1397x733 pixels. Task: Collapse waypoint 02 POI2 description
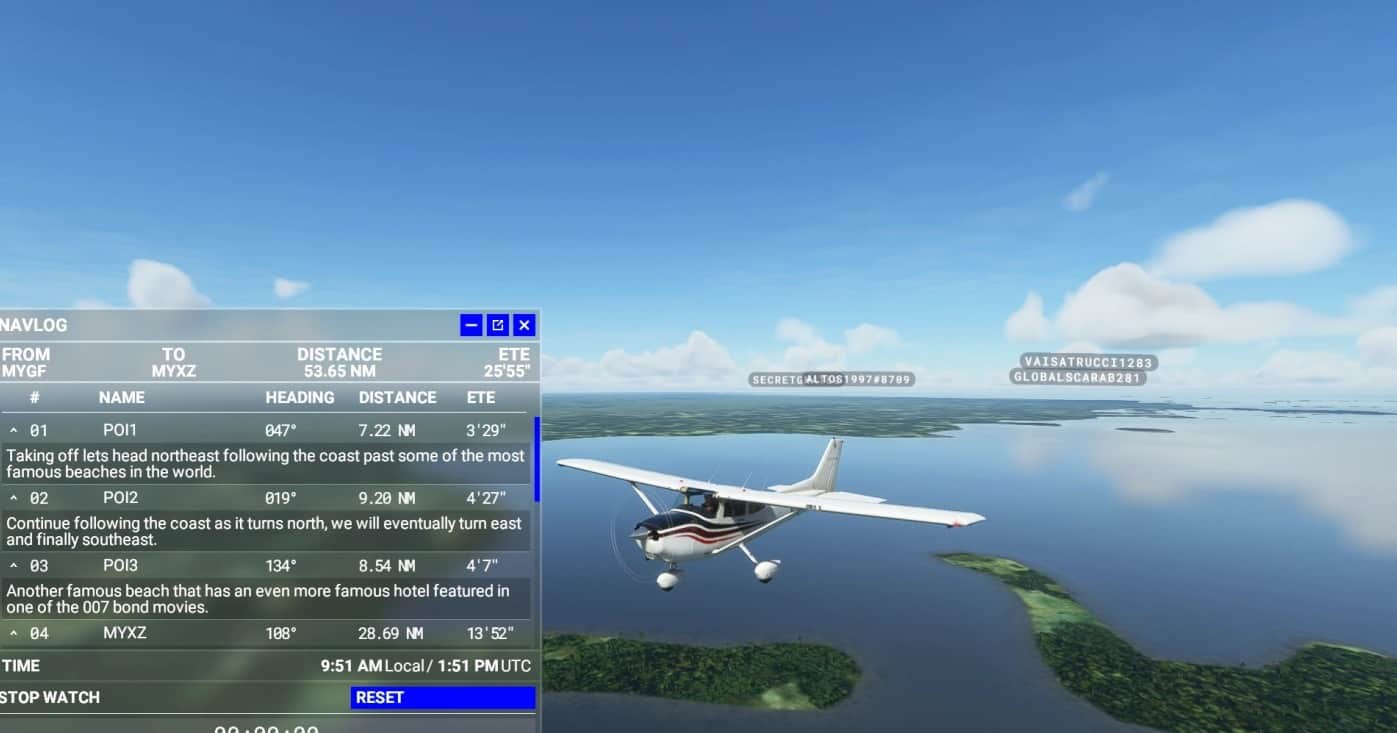[x=14, y=498]
